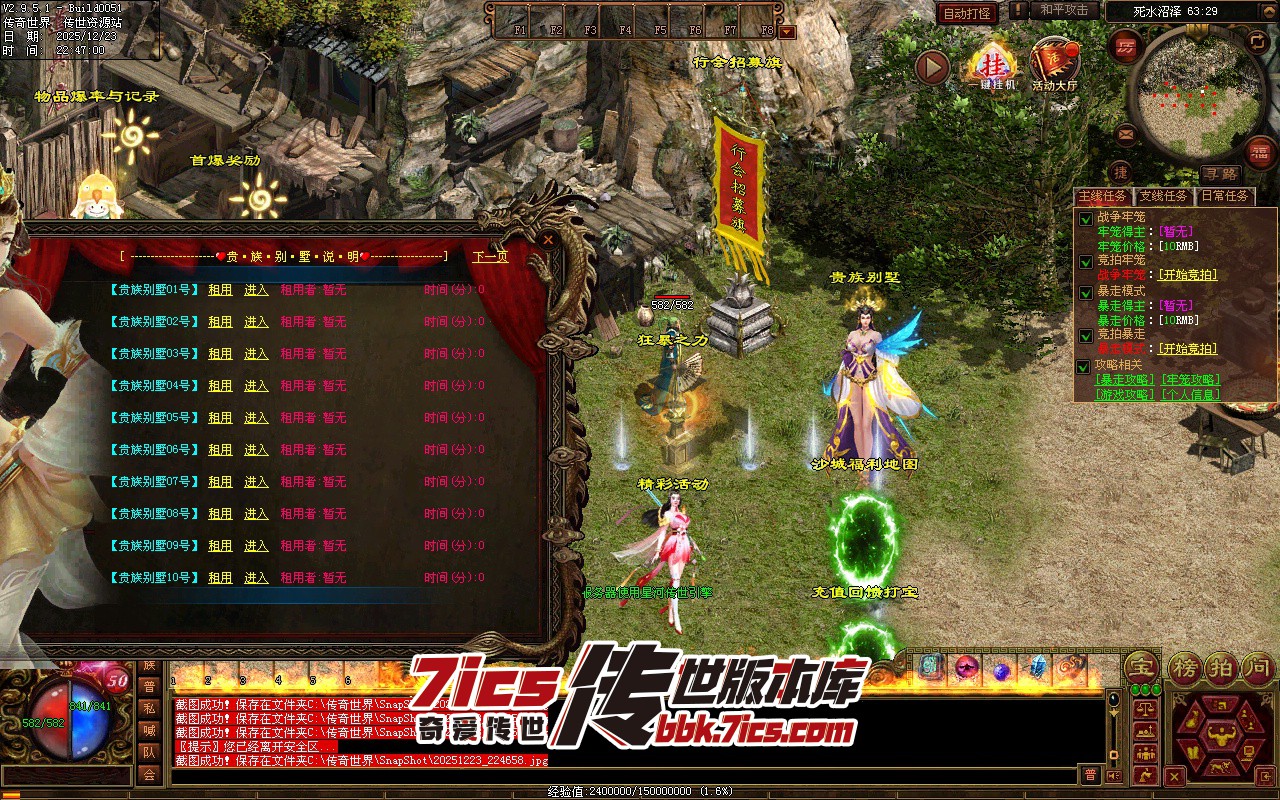Click 租用 for 贵族别墅10号
The height and width of the screenshot is (800, 1280).
coord(220,578)
